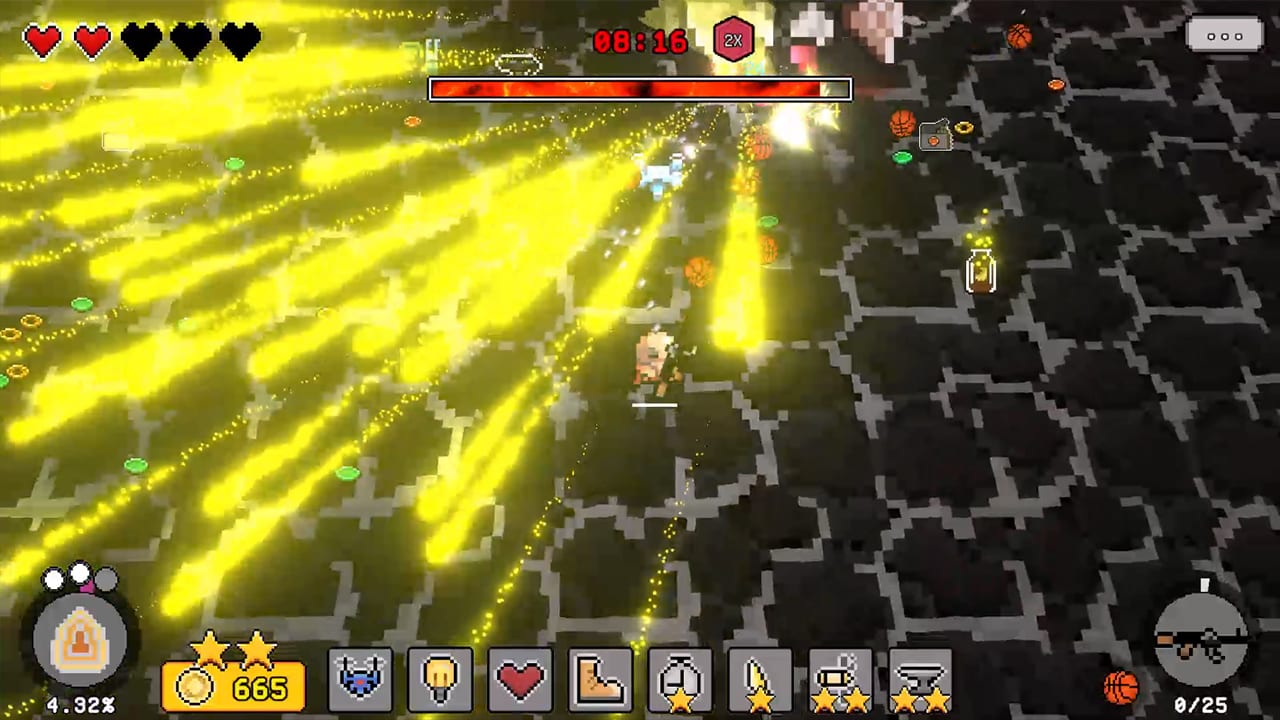This screenshot has width=1280, height=720.
Task: Open the gold coin counter showing 665
Action: point(233,687)
